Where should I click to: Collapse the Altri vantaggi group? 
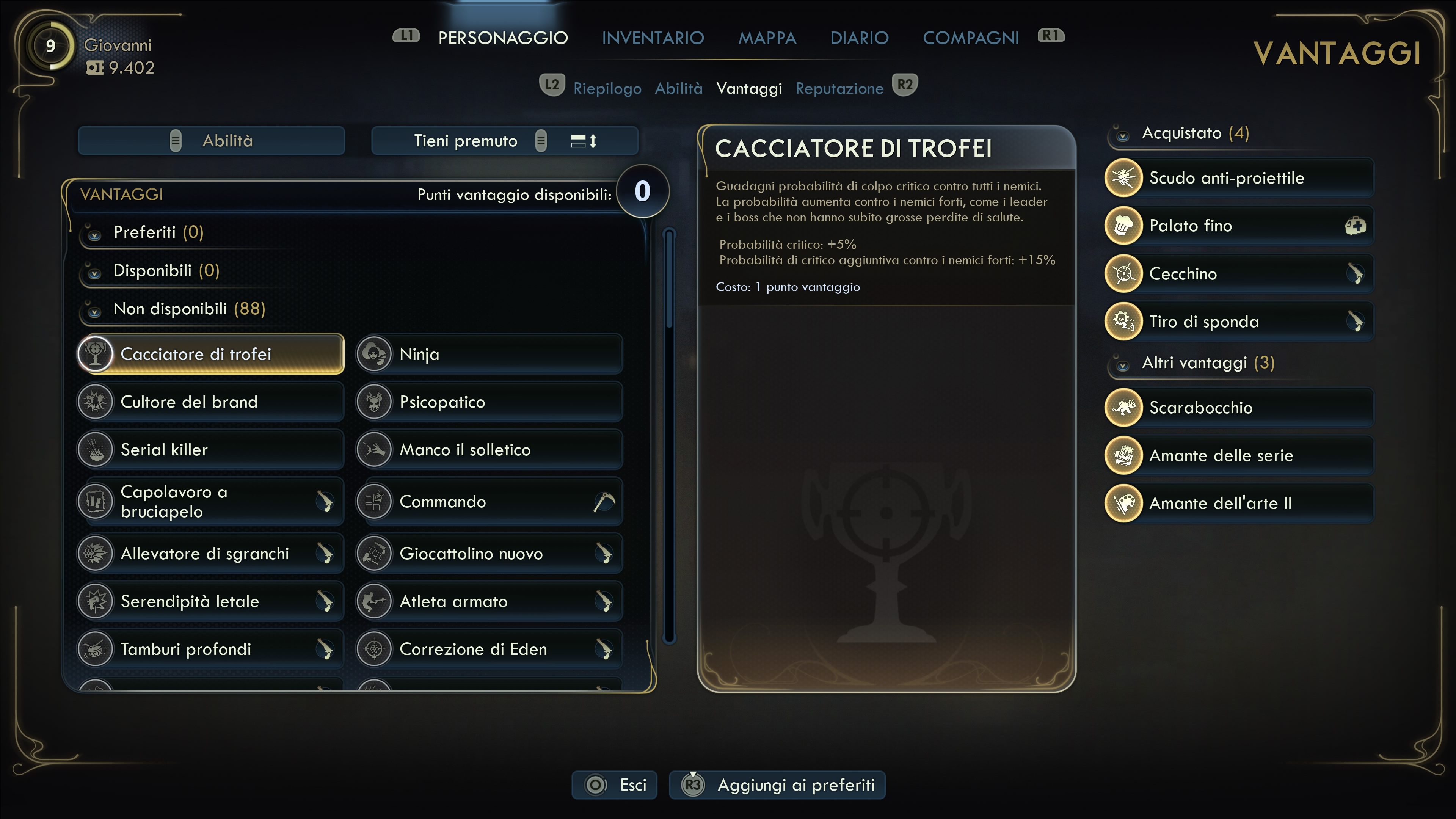[x=1123, y=364]
